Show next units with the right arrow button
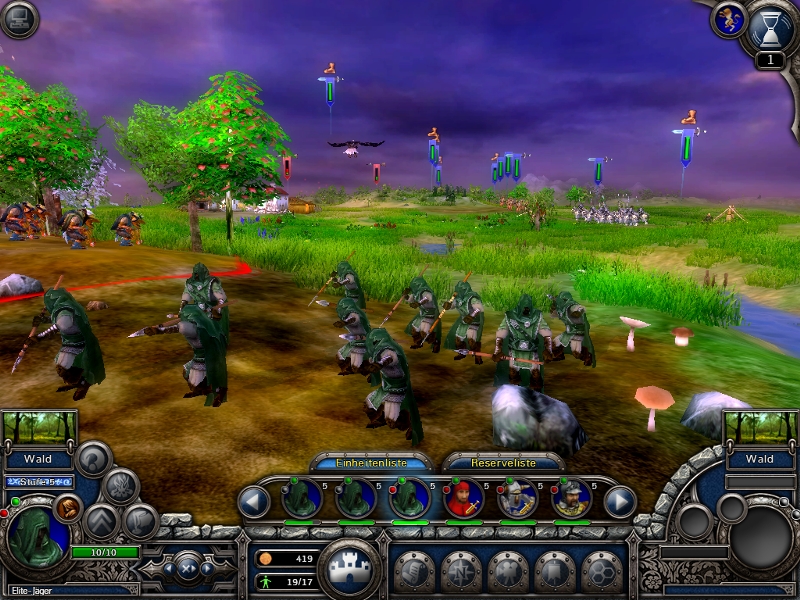The image size is (800, 600). [x=620, y=500]
